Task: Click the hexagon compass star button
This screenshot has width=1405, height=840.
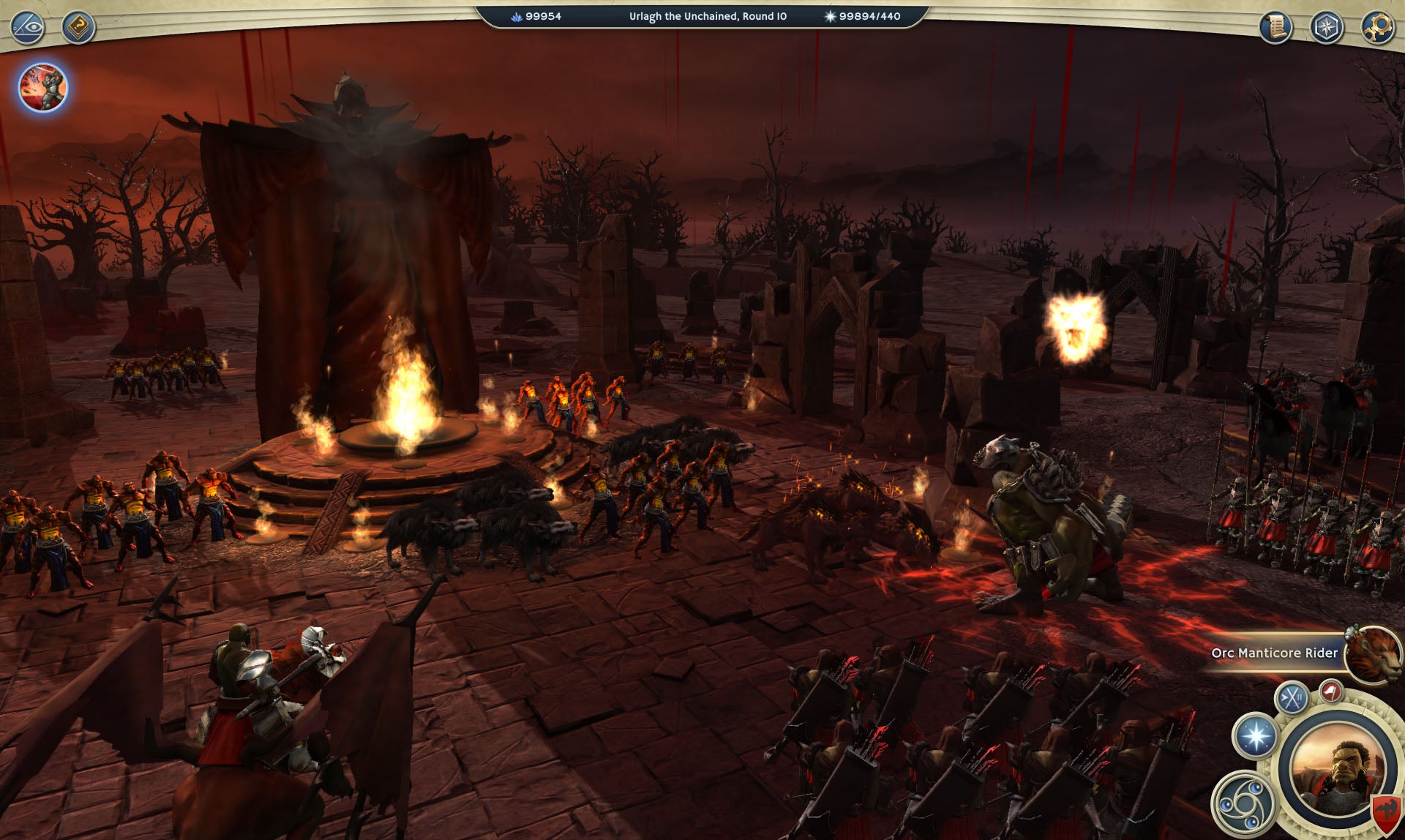Action: (1327, 27)
